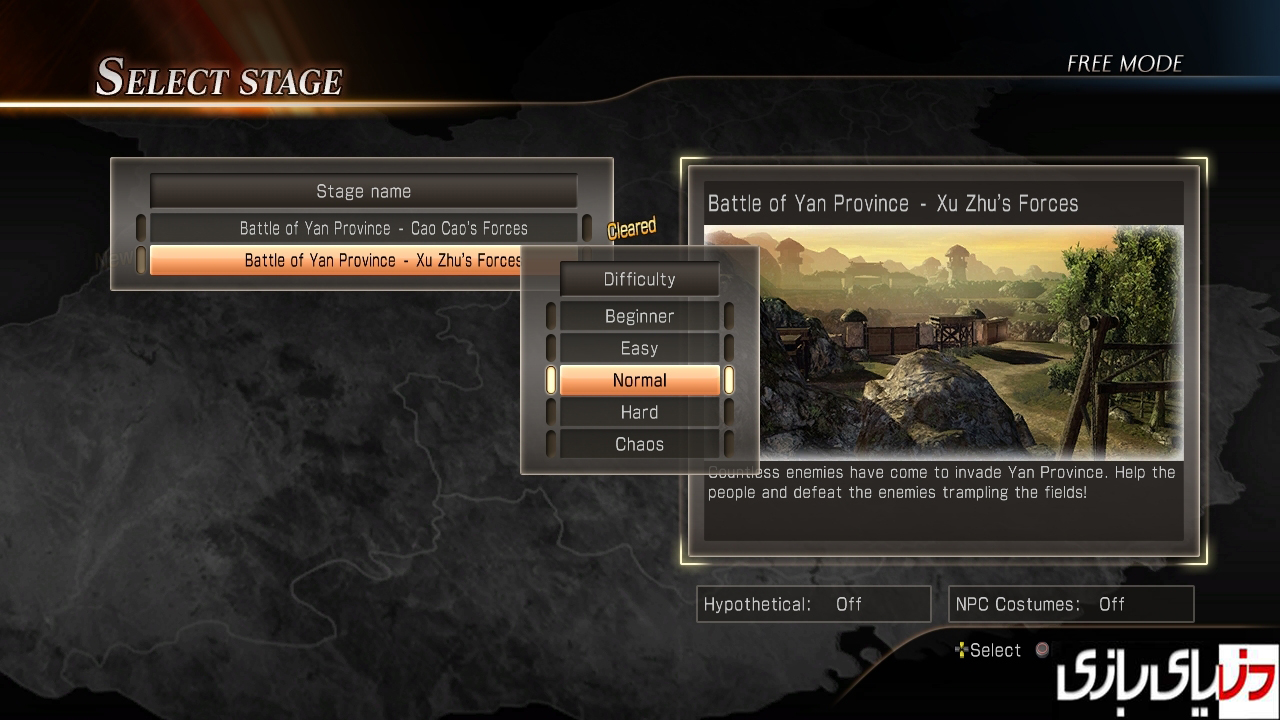Choose Chaos difficulty
This screenshot has width=1280, height=720.
pos(639,444)
